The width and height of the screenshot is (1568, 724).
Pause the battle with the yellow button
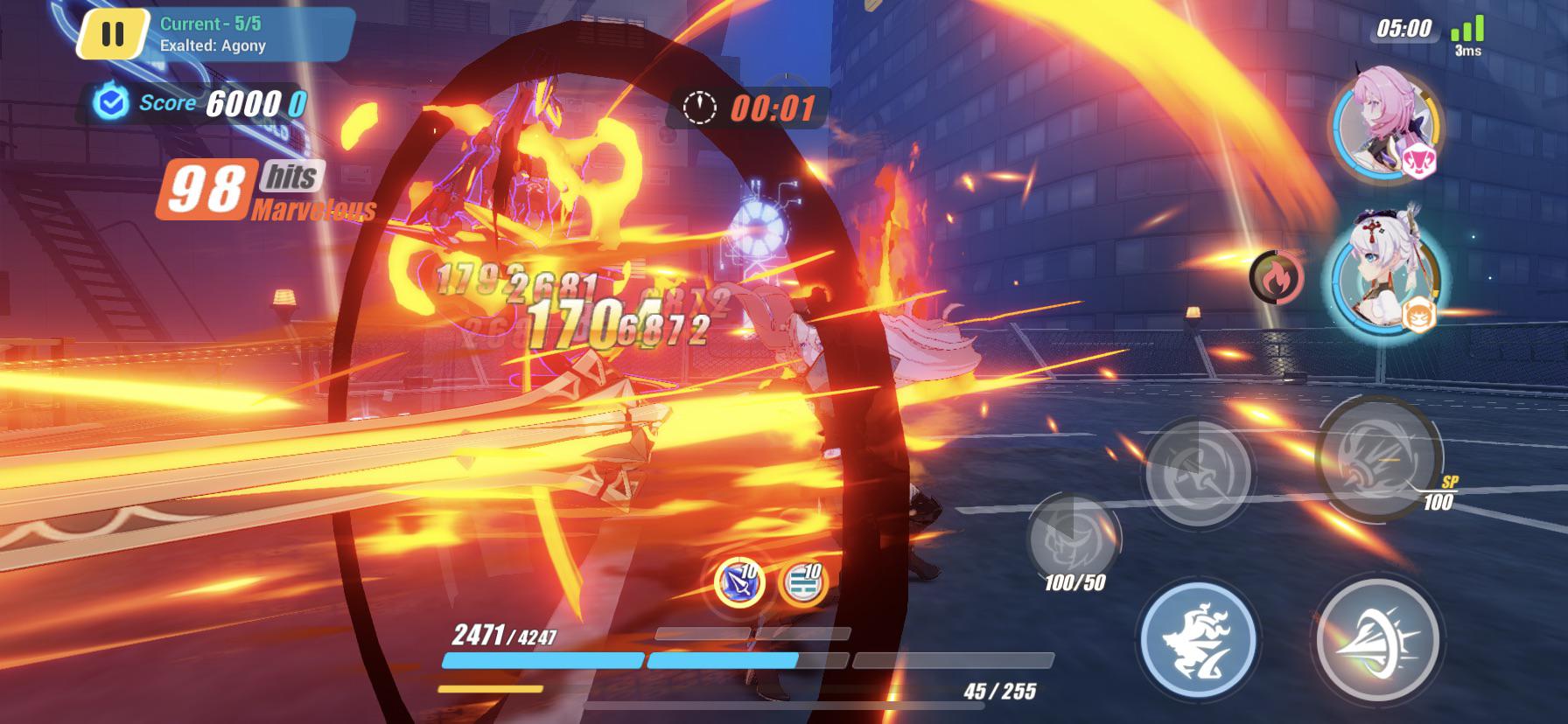112,35
